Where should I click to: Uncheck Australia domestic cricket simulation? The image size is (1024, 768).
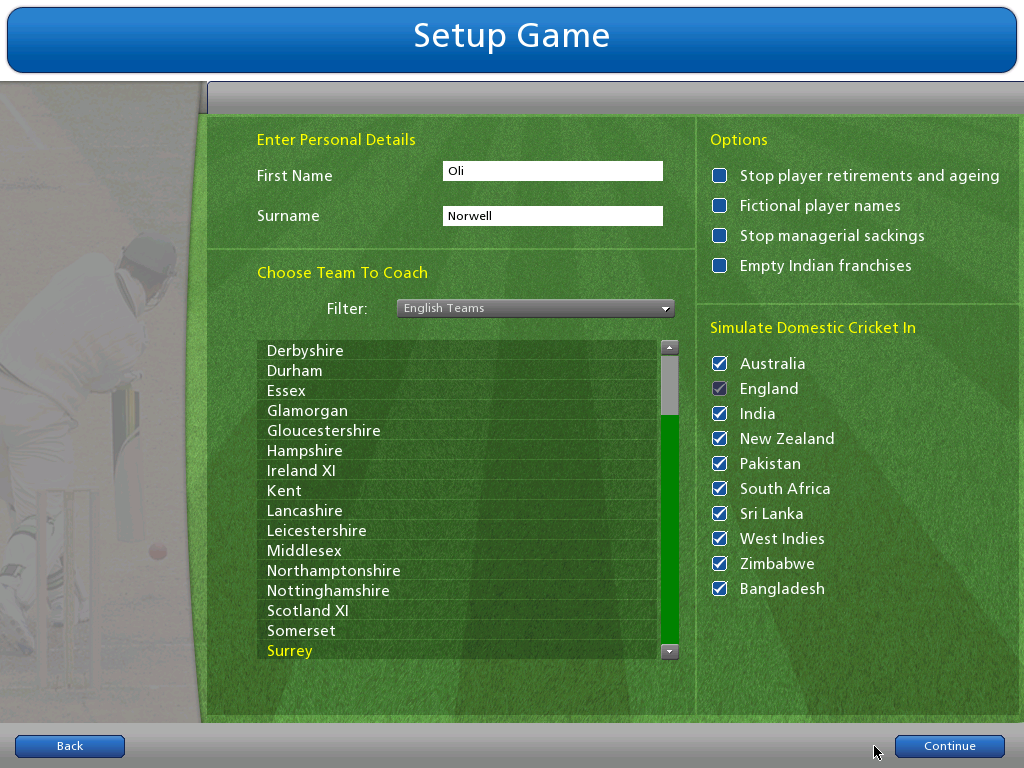[x=719, y=364]
